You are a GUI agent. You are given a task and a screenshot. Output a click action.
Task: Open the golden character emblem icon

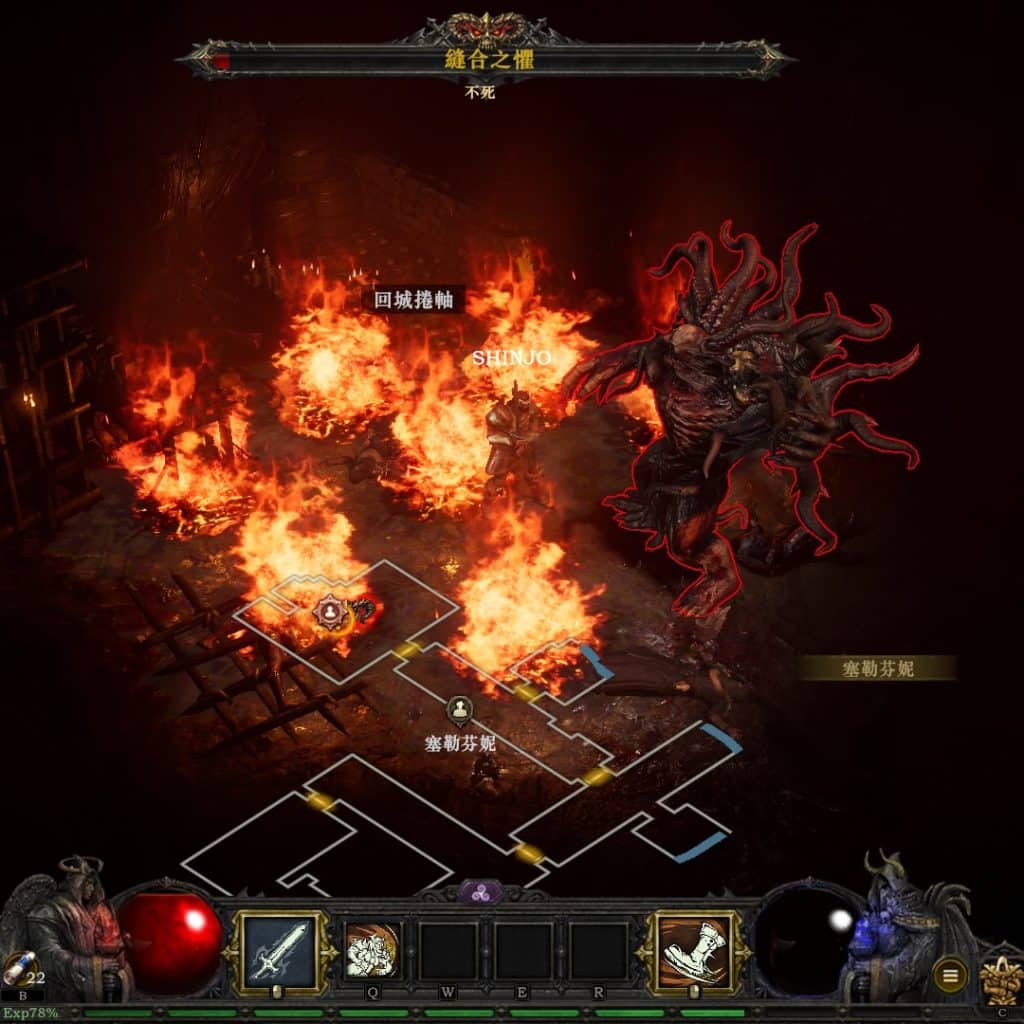pos(998,975)
